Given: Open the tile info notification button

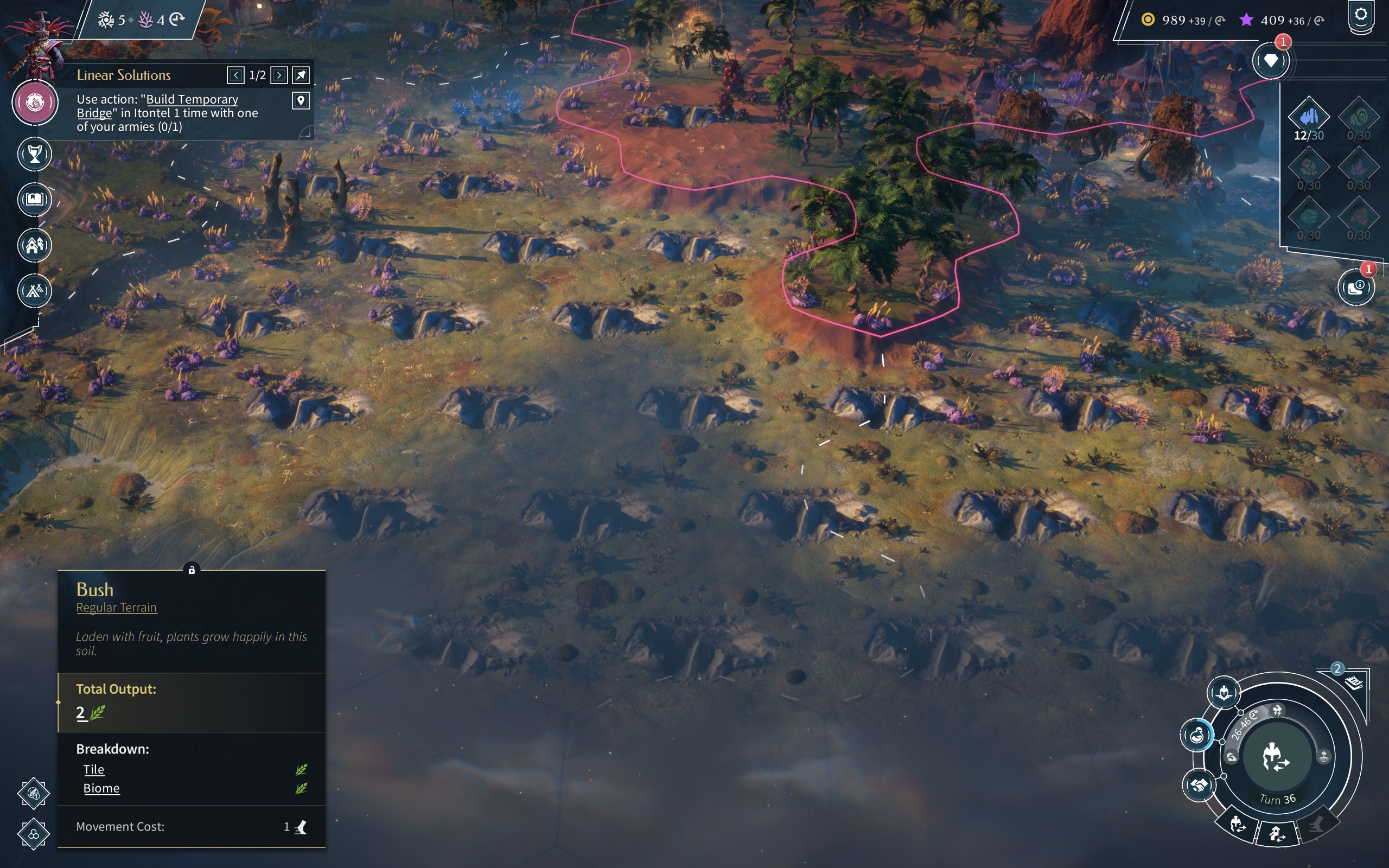Looking at the screenshot, I should (1356, 287).
